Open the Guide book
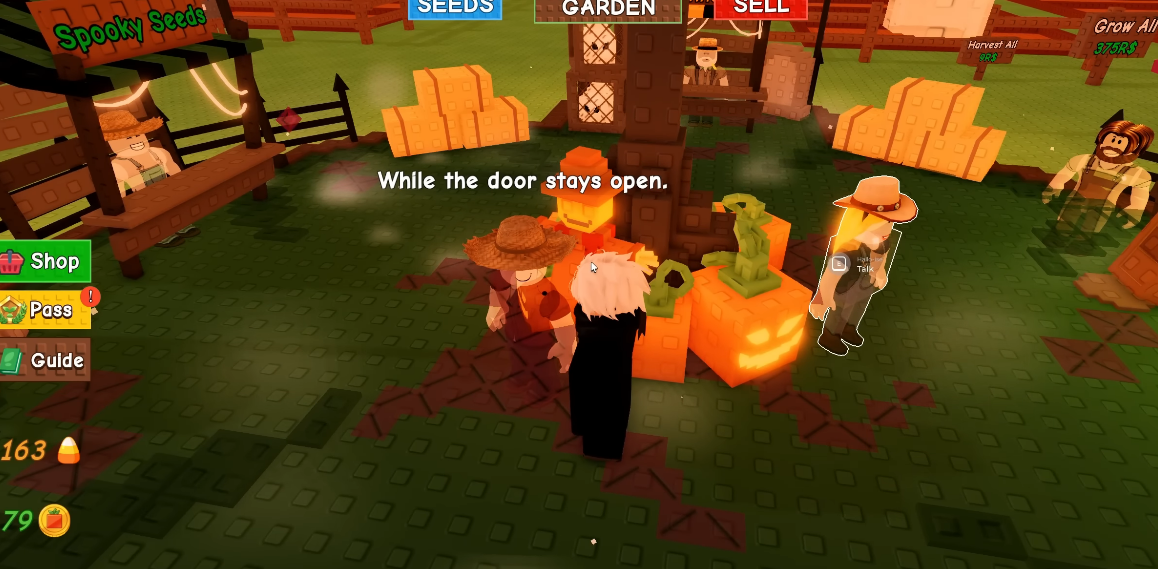Screen dimensions: 1158x569 tap(45, 360)
